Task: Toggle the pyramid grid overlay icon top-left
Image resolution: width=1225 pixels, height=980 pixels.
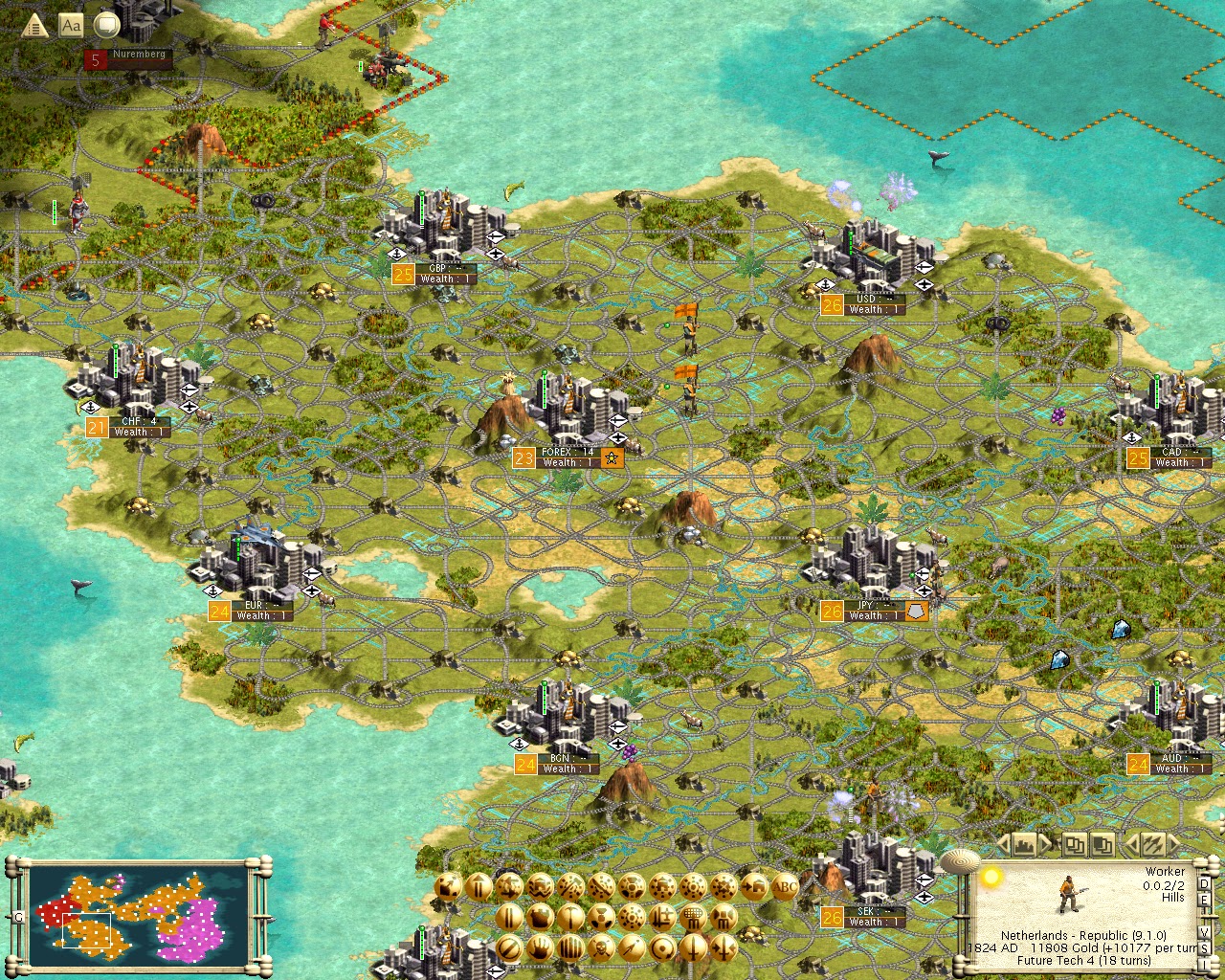Action: coord(36,26)
